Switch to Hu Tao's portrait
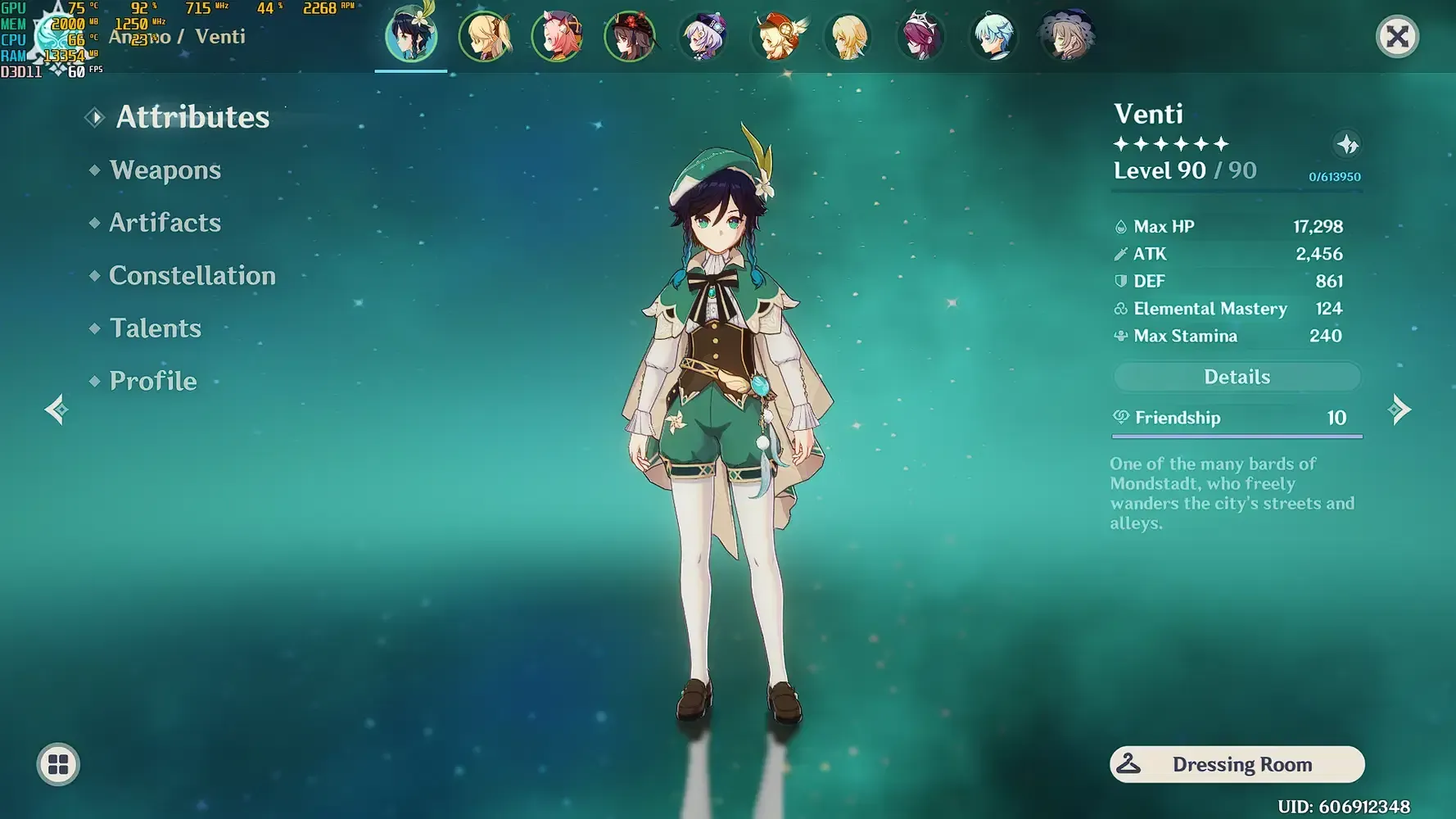Image resolution: width=1456 pixels, height=819 pixels. click(x=630, y=37)
